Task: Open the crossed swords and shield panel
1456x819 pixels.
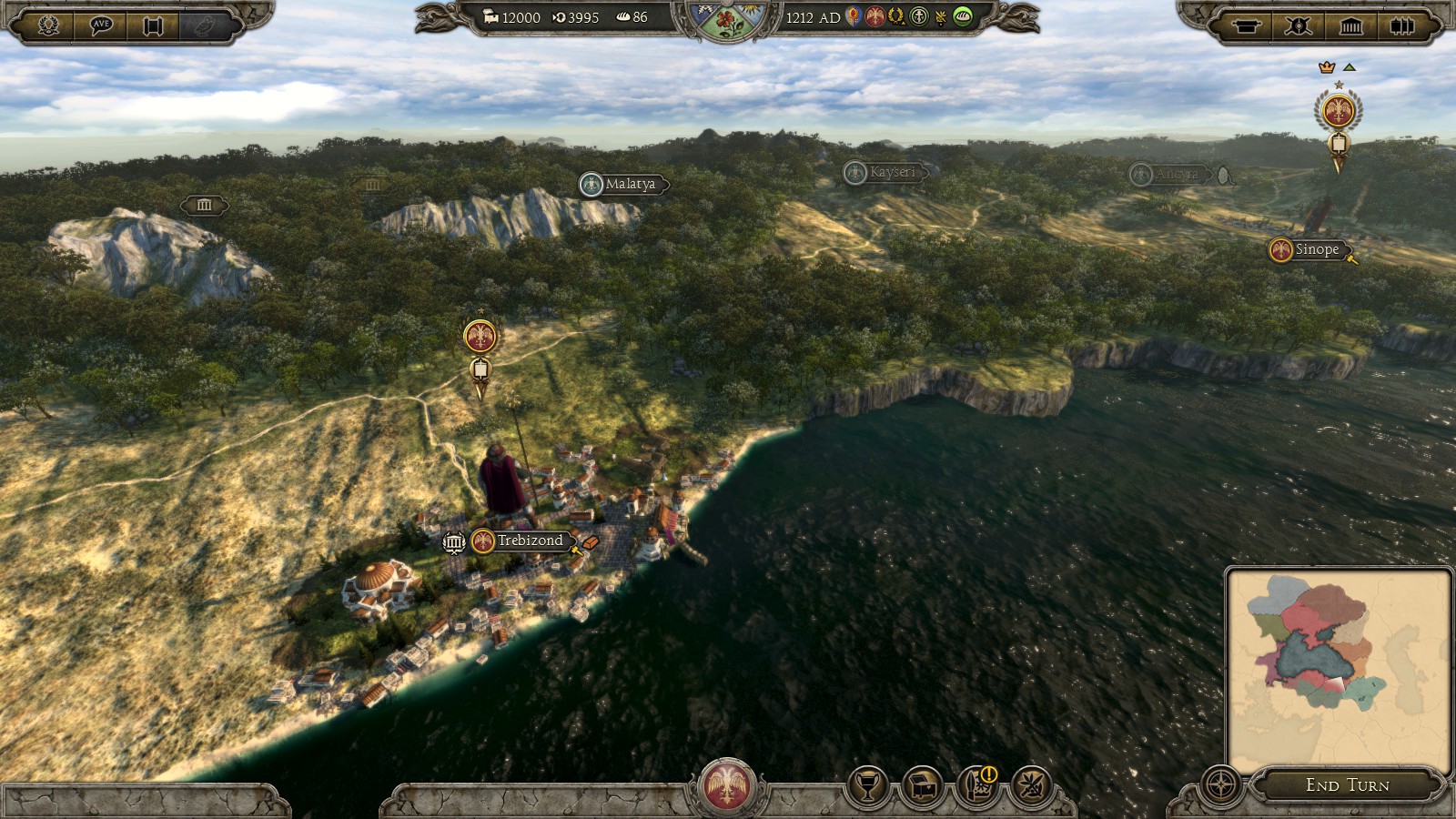Action: (x=1299, y=25)
